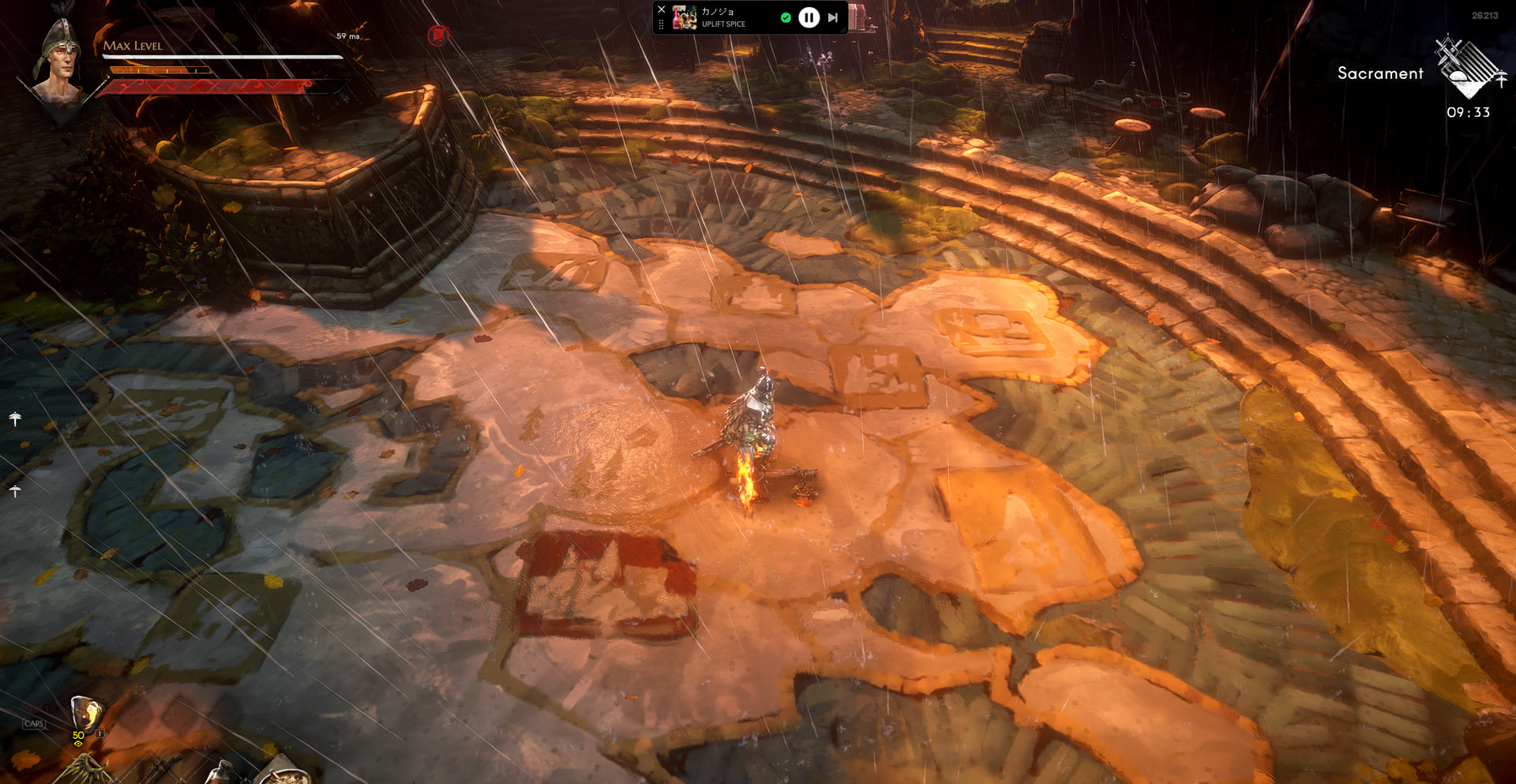Open the track カノジョ by clicking its album art
Screen dimensions: 1516x784
tap(684, 17)
